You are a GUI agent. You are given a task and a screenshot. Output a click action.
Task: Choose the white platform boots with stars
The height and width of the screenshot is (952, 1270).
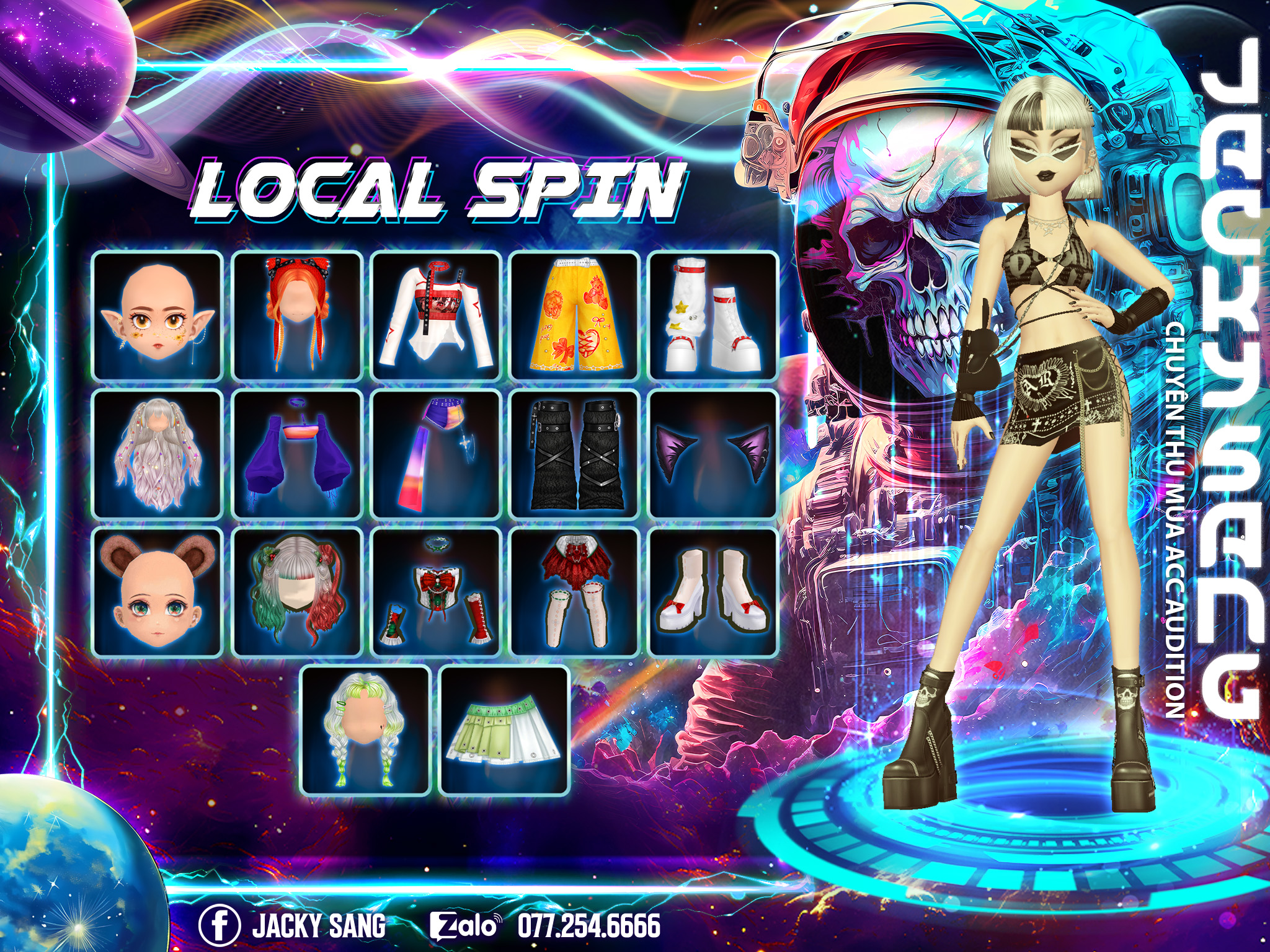(x=713, y=315)
